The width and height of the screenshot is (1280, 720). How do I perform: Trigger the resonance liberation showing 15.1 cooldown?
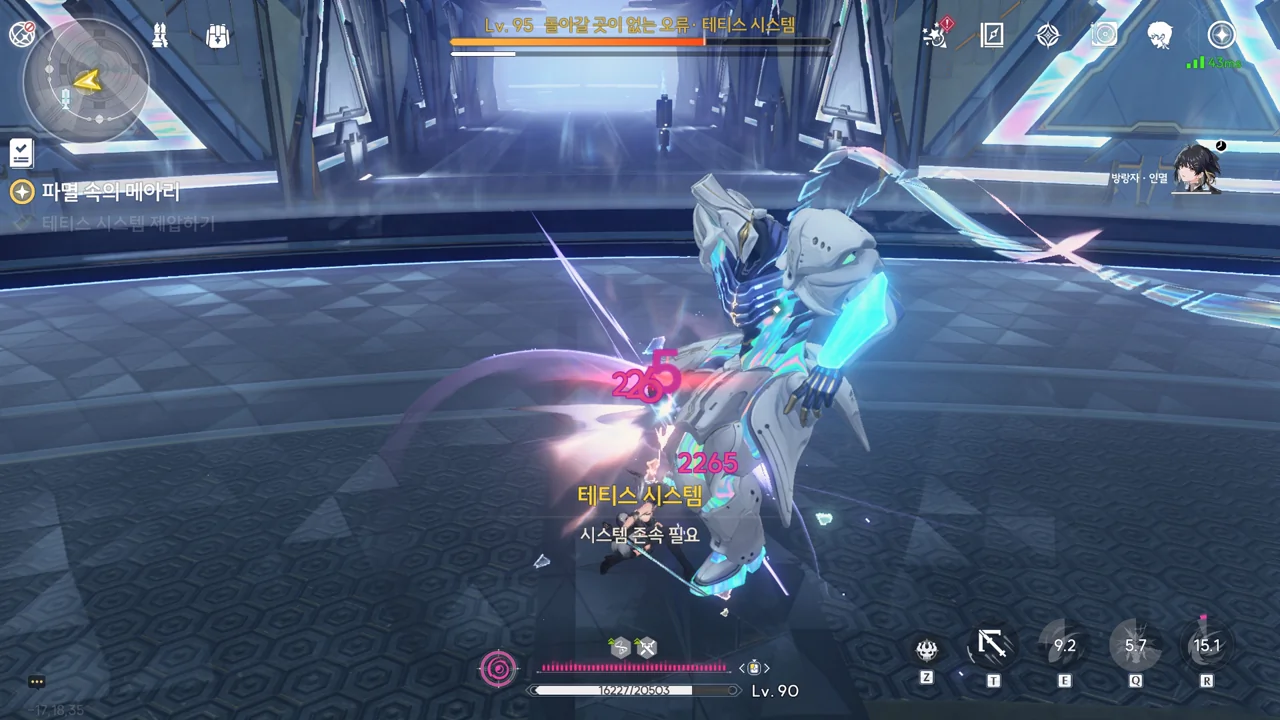pos(1207,646)
